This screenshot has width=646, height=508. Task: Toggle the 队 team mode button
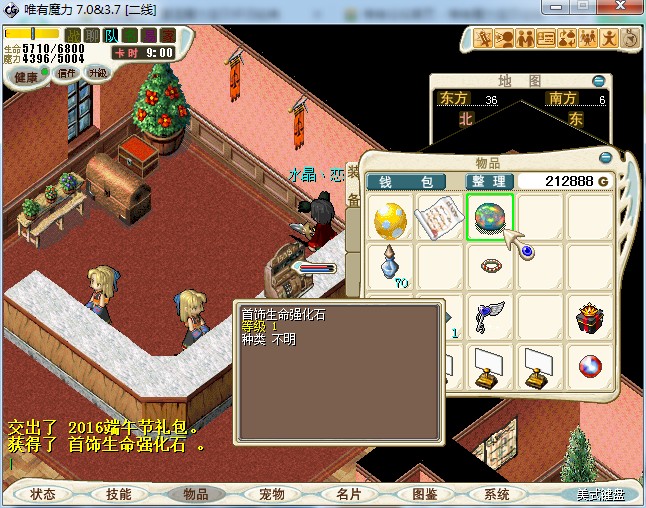point(111,35)
